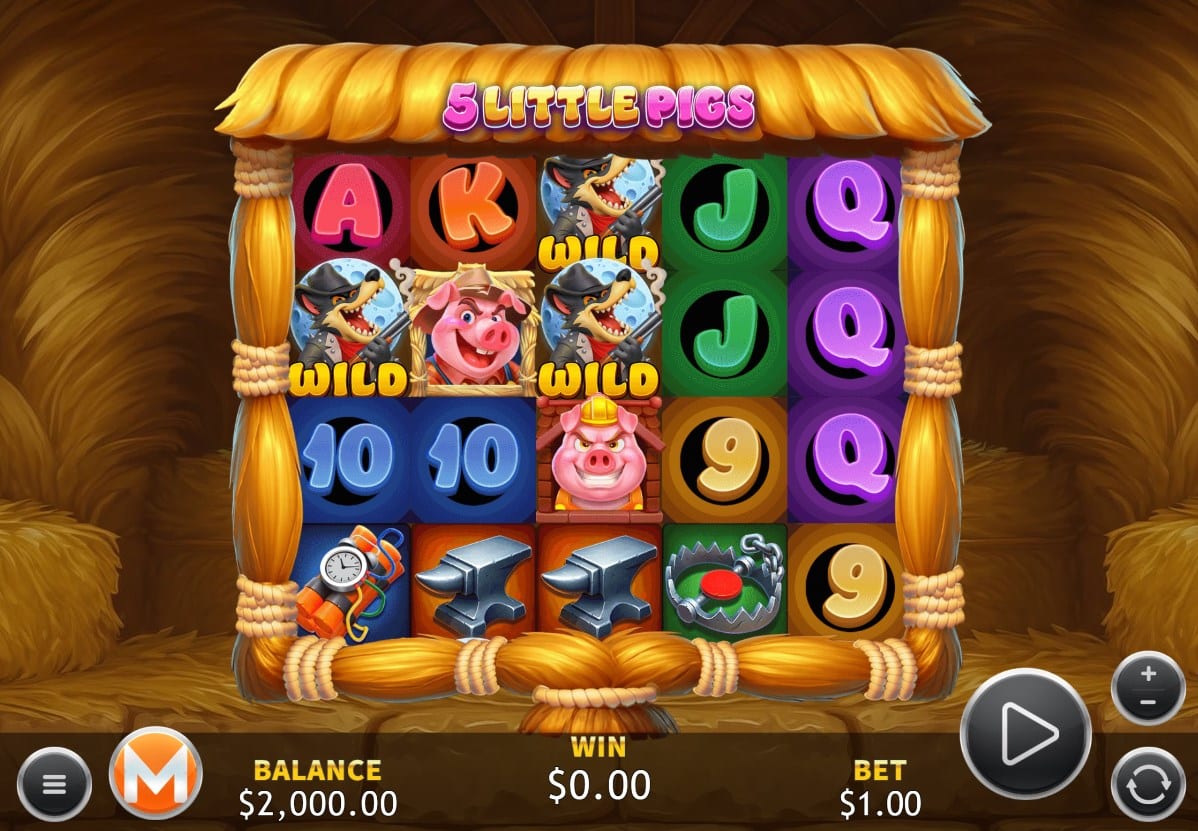Adjust the bet with the plus/minus button
The image size is (1198, 831).
pos(1148,687)
